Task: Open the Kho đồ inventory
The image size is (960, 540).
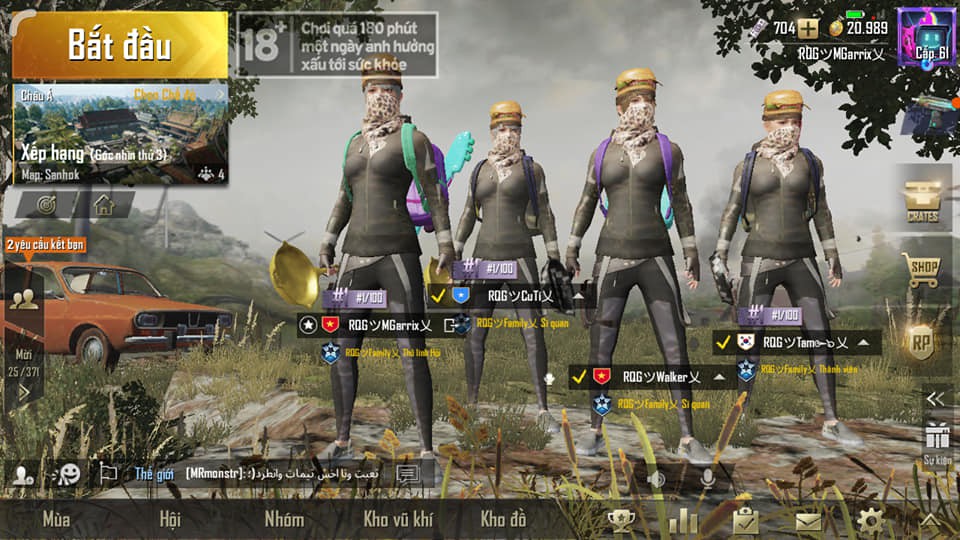Action: [x=503, y=519]
